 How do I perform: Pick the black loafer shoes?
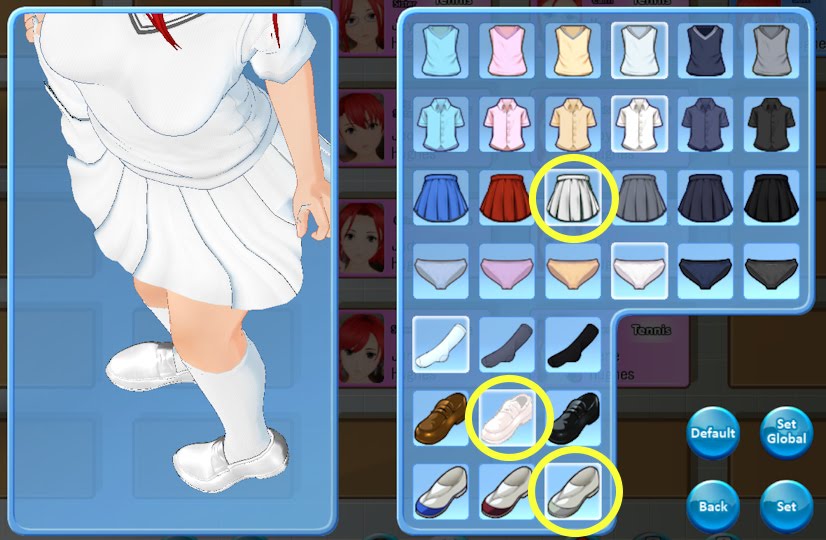point(574,418)
